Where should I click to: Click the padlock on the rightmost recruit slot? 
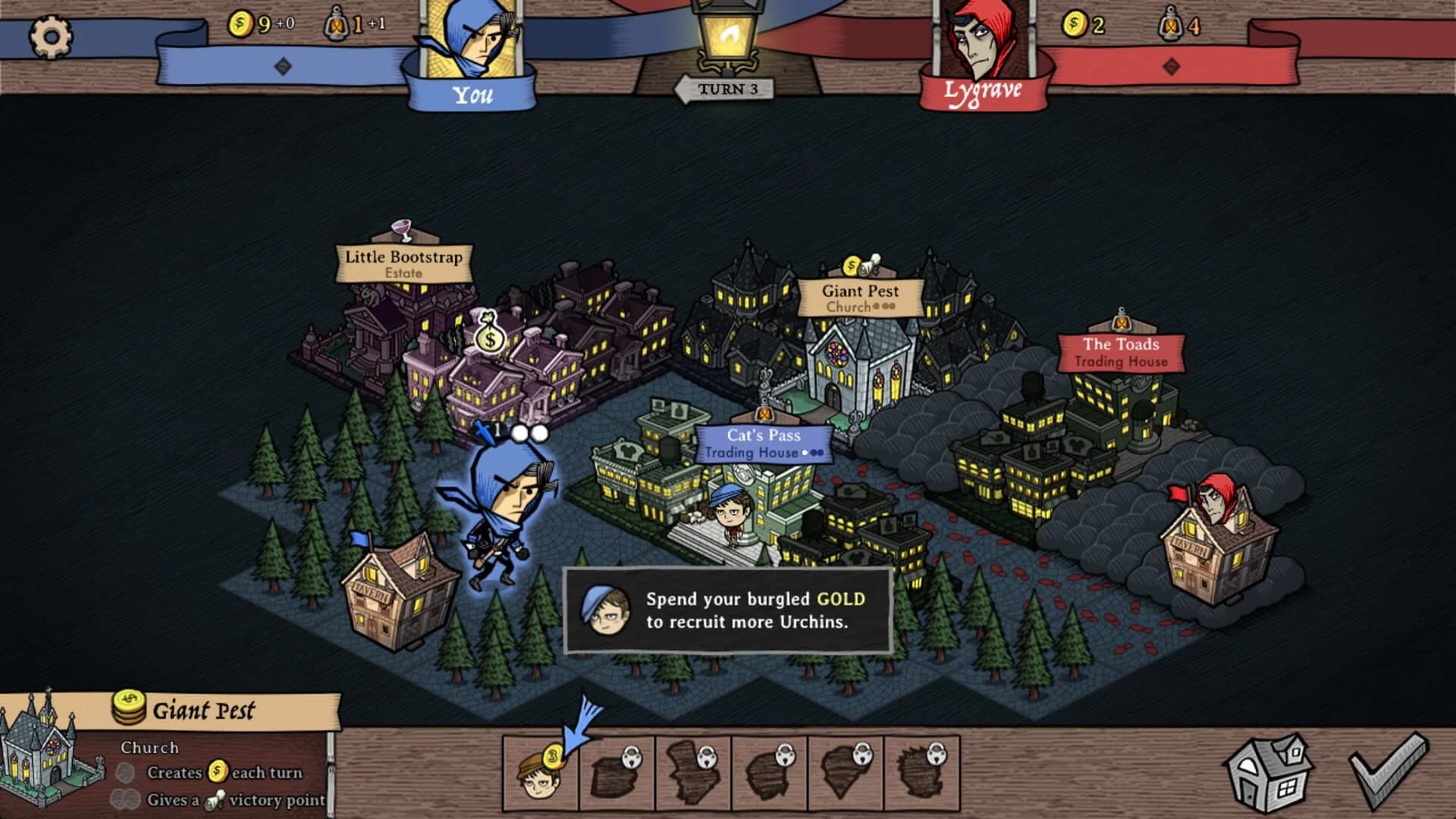point(937,755)
